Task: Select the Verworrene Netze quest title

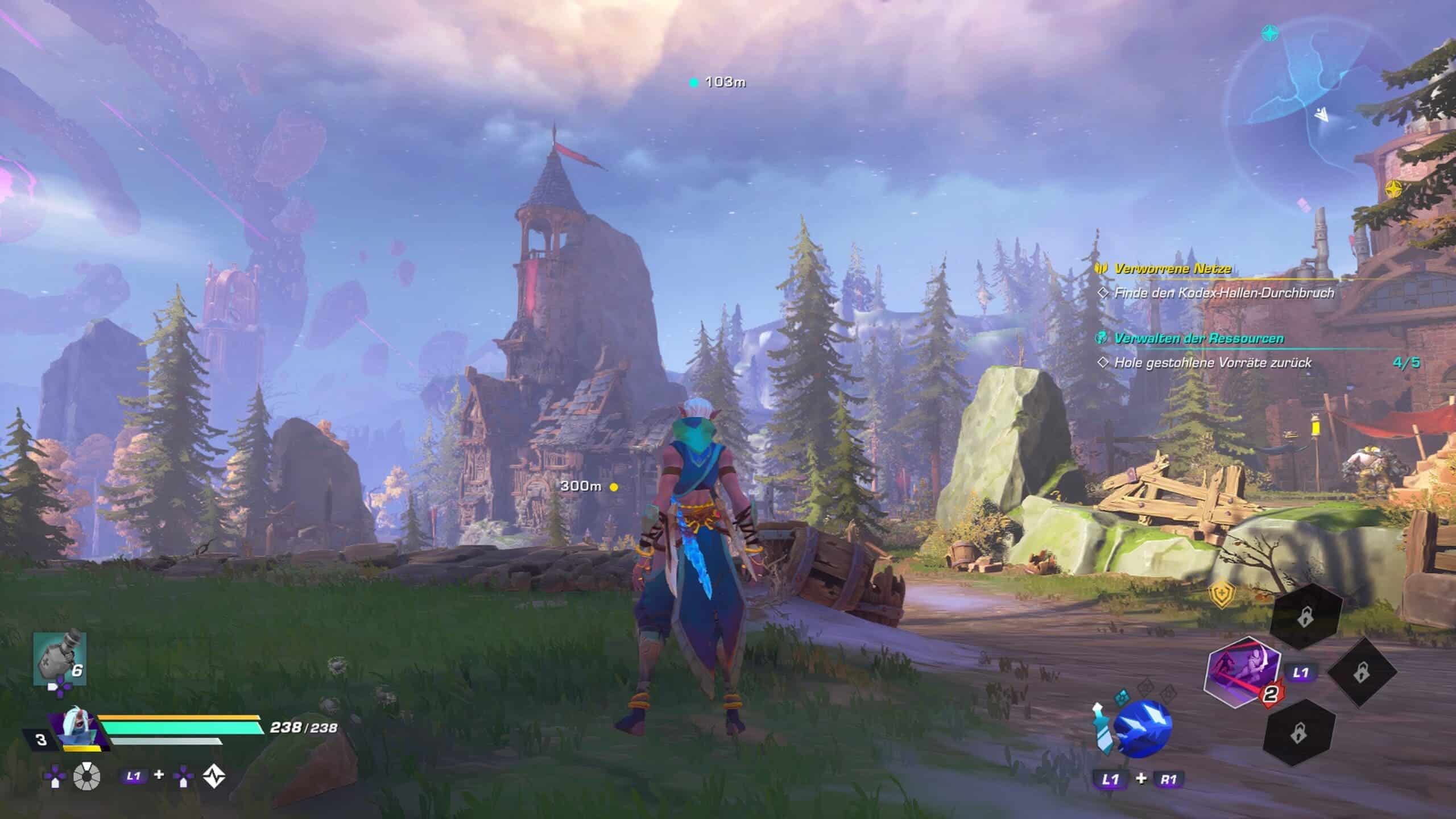Action: pyautogui.click(x=1173, y=269)
